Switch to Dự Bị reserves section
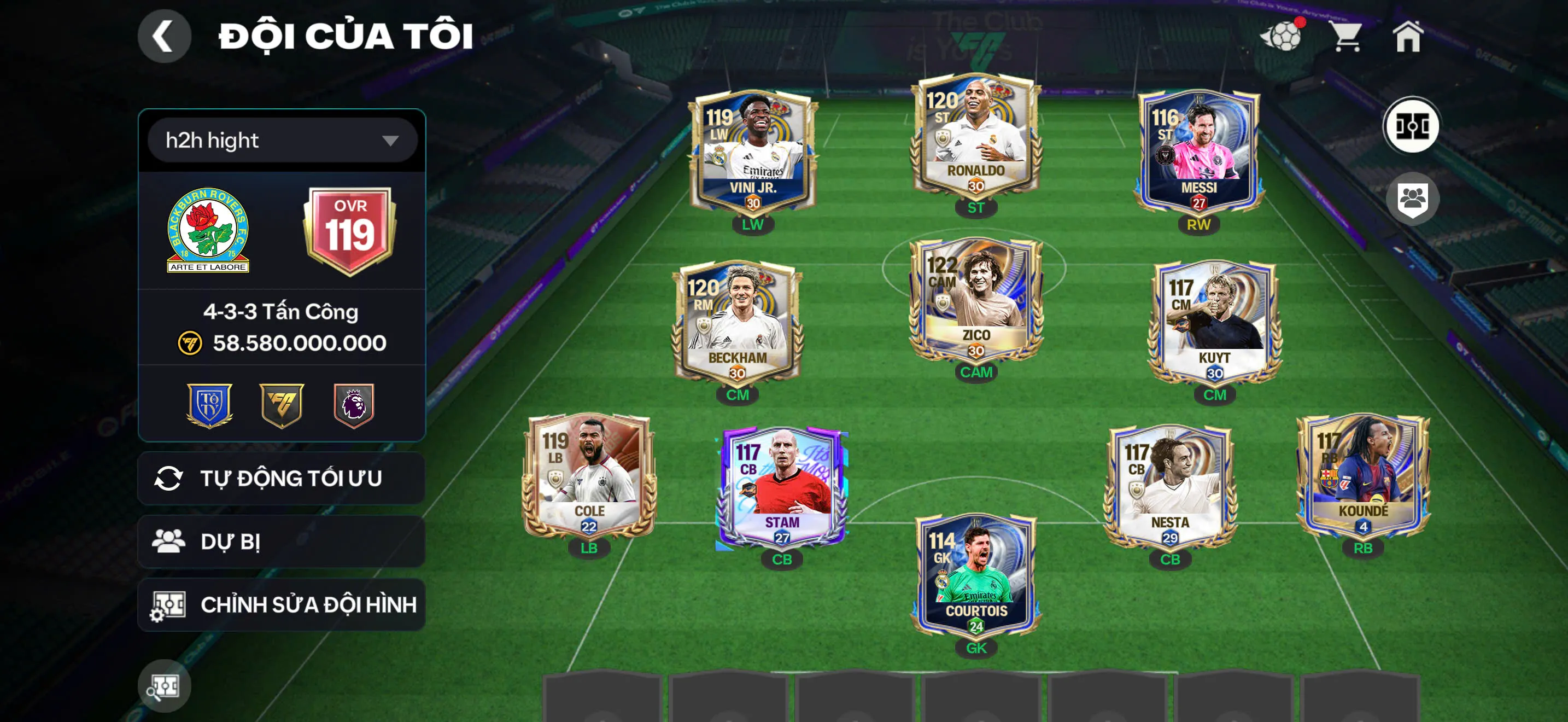The image size is (1568, 722). [x=280, y=541]
